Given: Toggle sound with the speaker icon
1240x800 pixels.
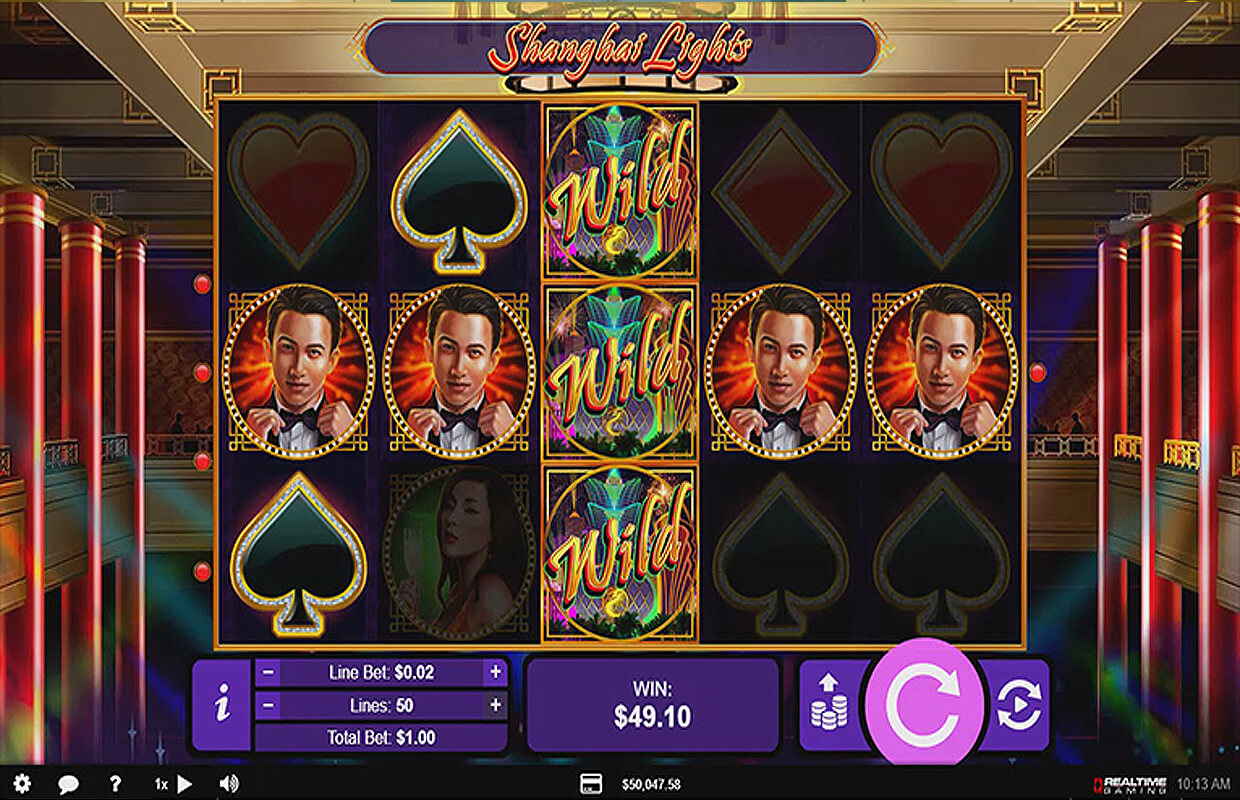Looking at the screenshot, I should (229, 784).
